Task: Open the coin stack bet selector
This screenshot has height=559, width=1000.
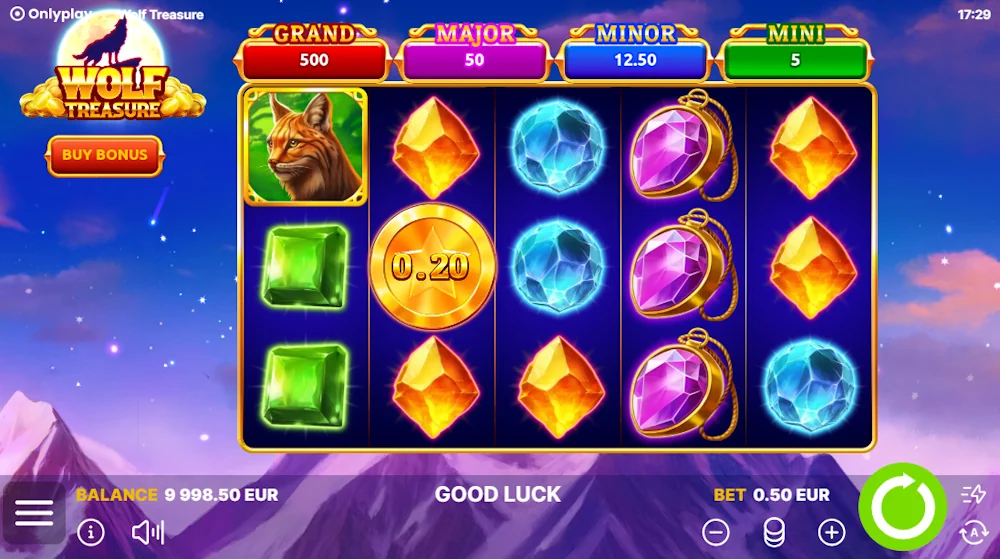Action: (x=773, y=532)
